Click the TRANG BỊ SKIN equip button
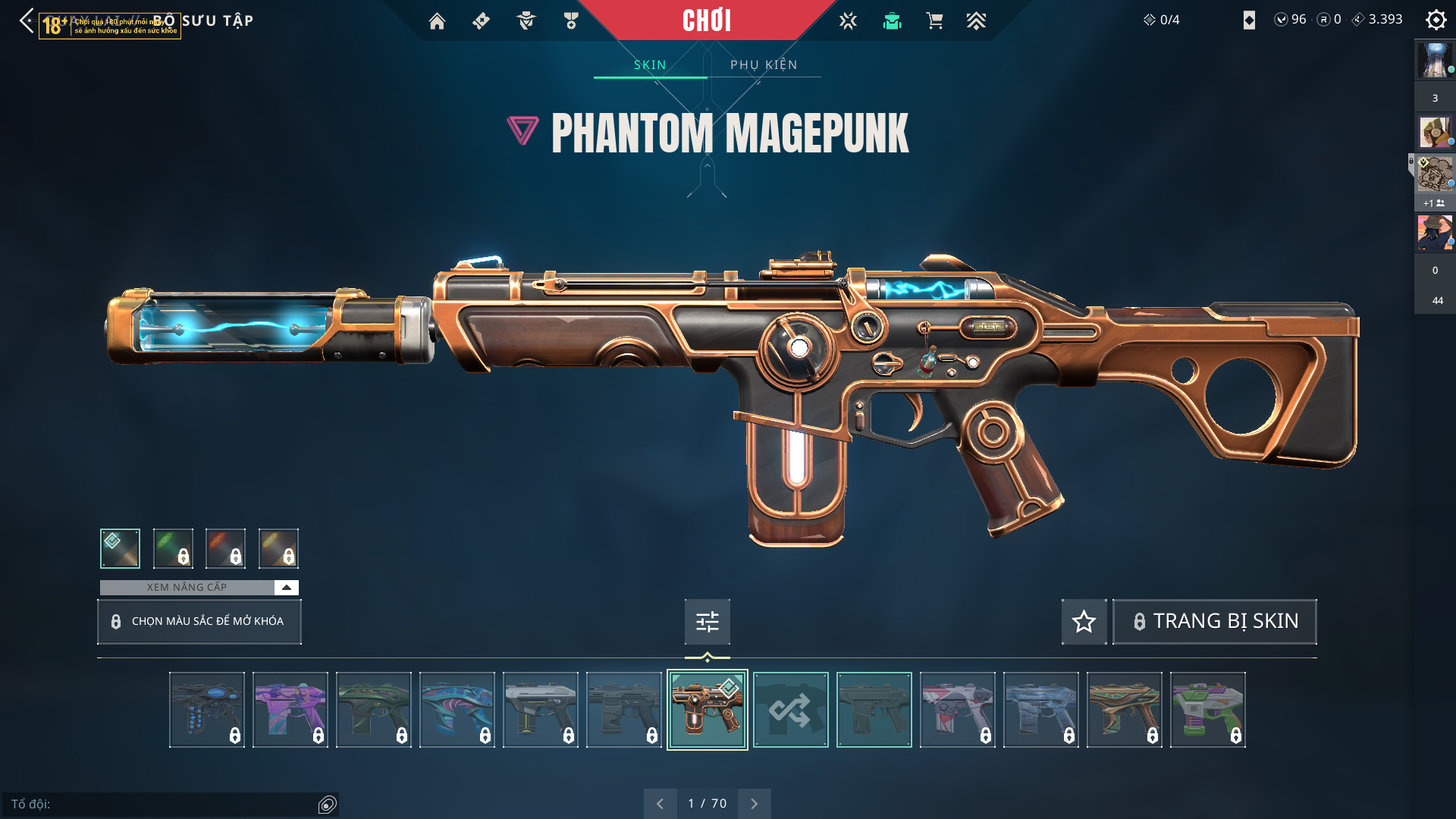Screen dimensions: 1456x819 click(x=1214, y=622)
